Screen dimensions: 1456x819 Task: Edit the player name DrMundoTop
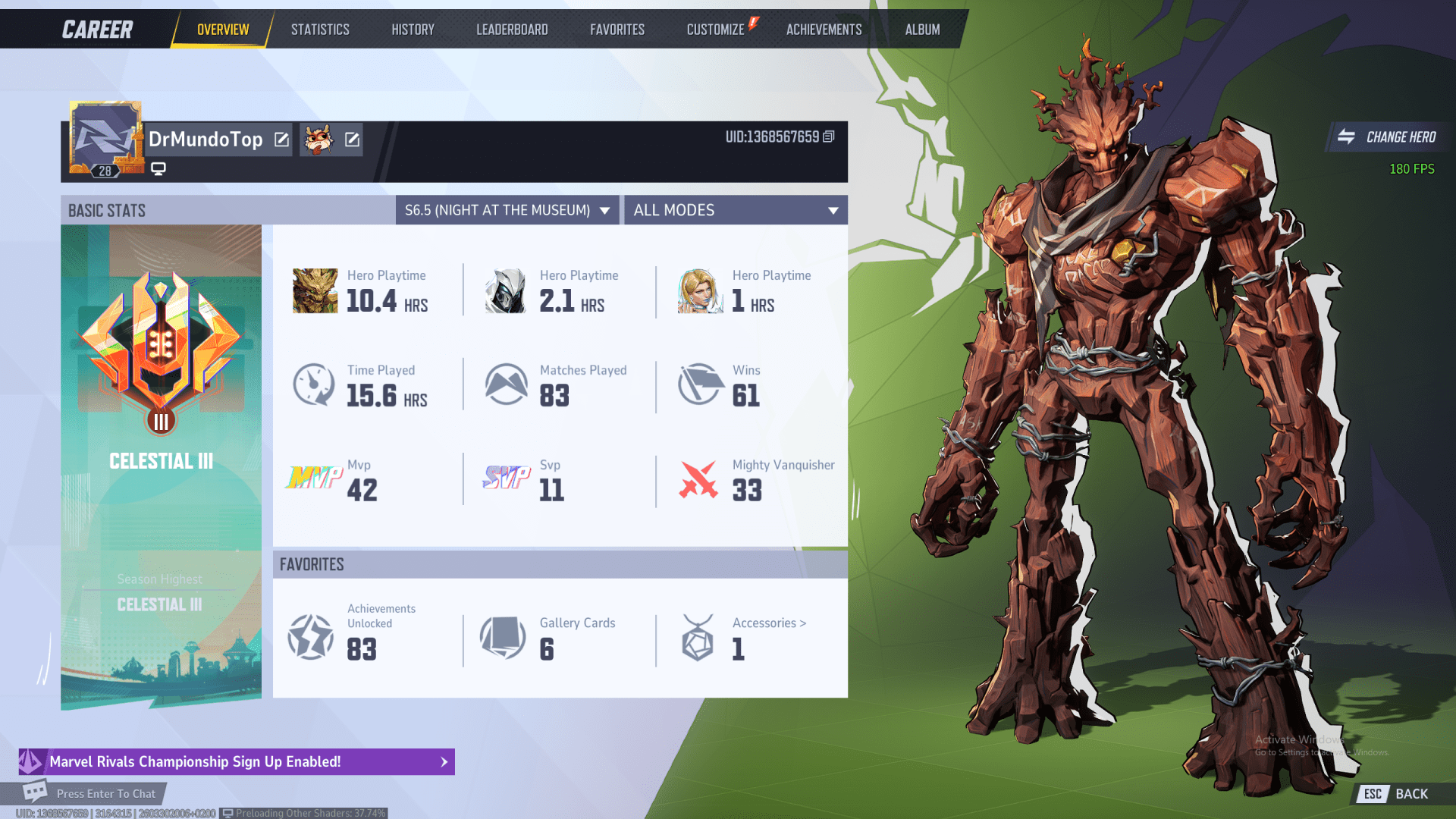tap(281, 140)
